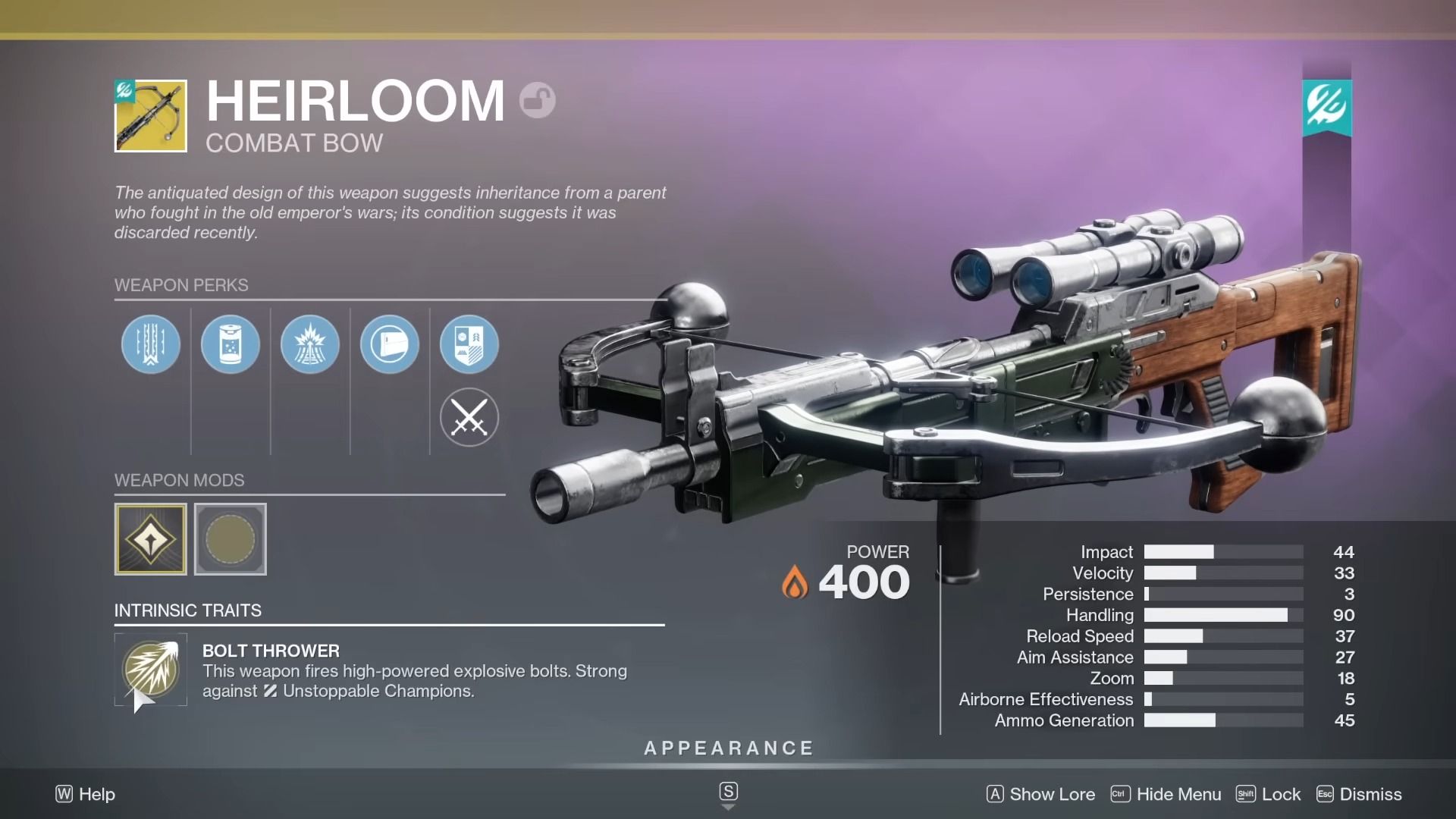Inspect the Bolt Thrower intrinsic trait icon
This screenshot has height=819, width=1456.
point(151,670)
